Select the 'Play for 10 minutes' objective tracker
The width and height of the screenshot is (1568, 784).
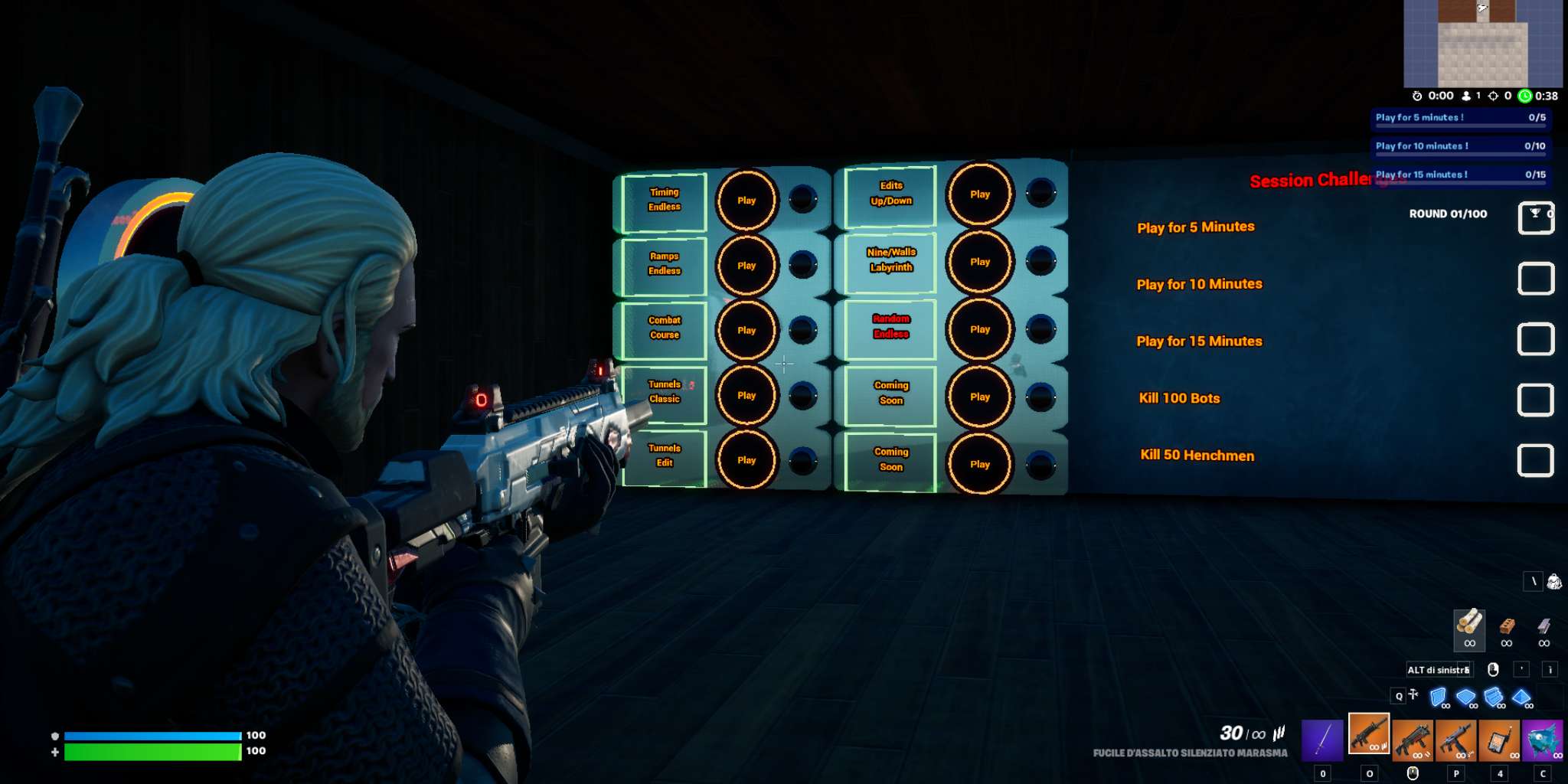point(1460,146)
